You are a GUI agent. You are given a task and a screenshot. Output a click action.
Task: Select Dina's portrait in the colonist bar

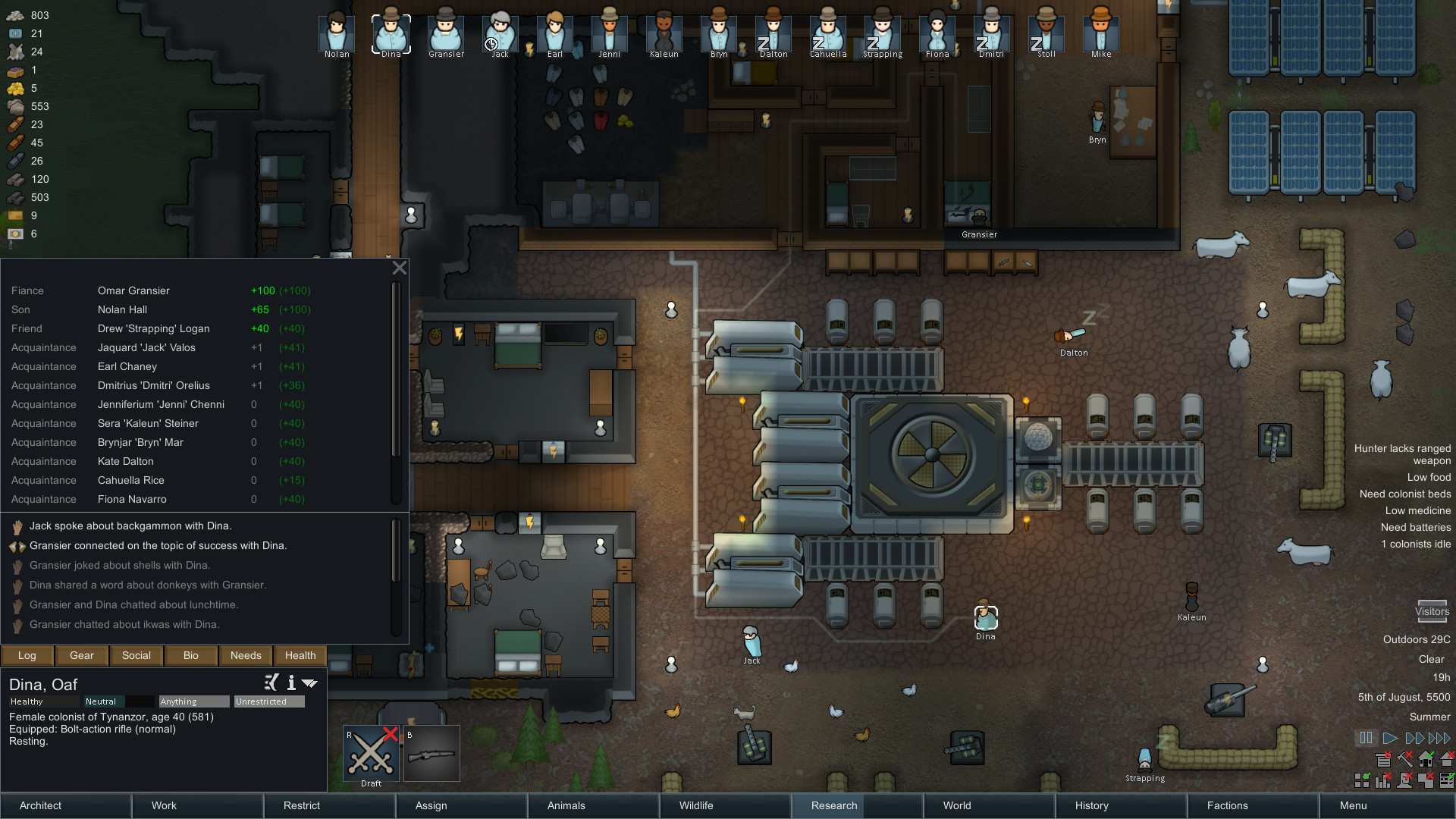tap(391, 32)
